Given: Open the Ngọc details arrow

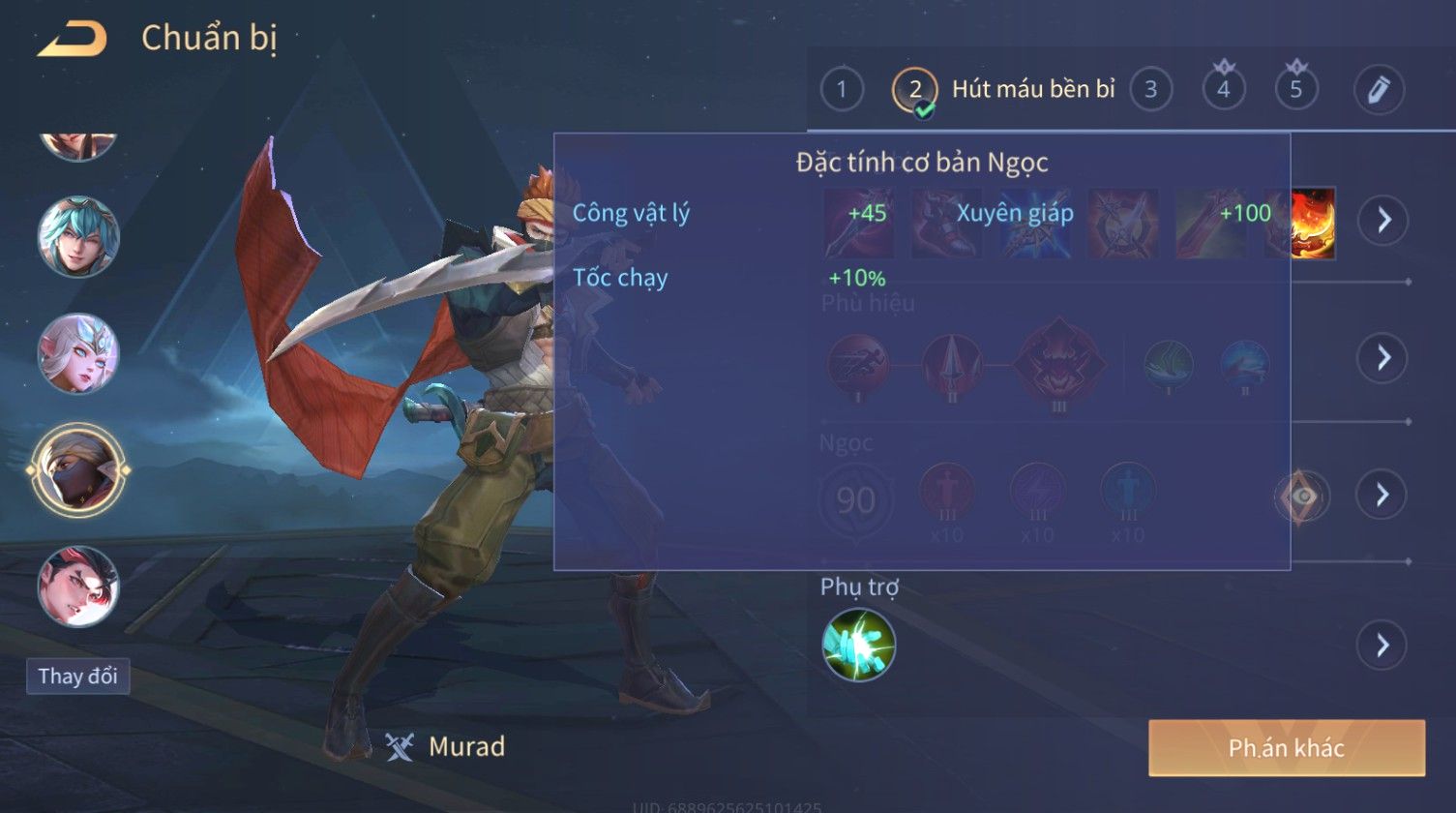Looking at the screenshot, I should 1382,495.
